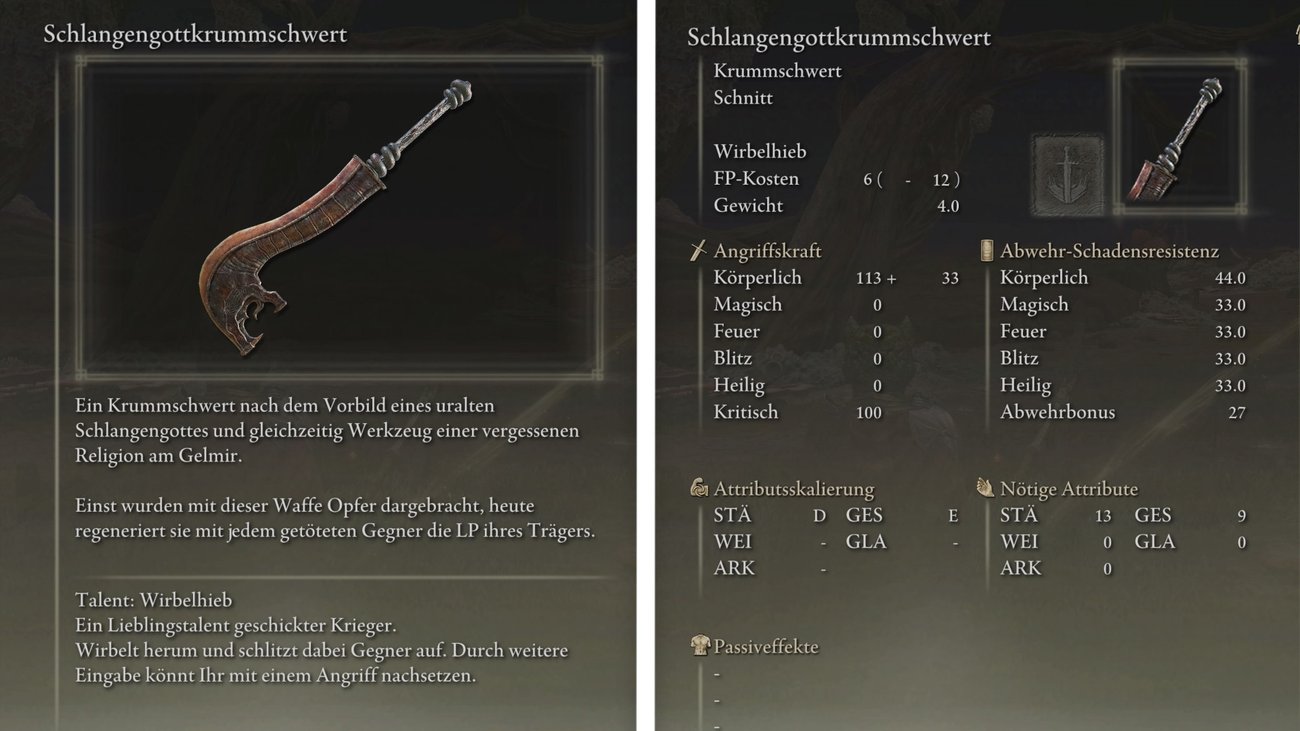Screen dimensions: 1300x731
Task: Click the large curved sword preview image
Action: click(x=337, y=215)
